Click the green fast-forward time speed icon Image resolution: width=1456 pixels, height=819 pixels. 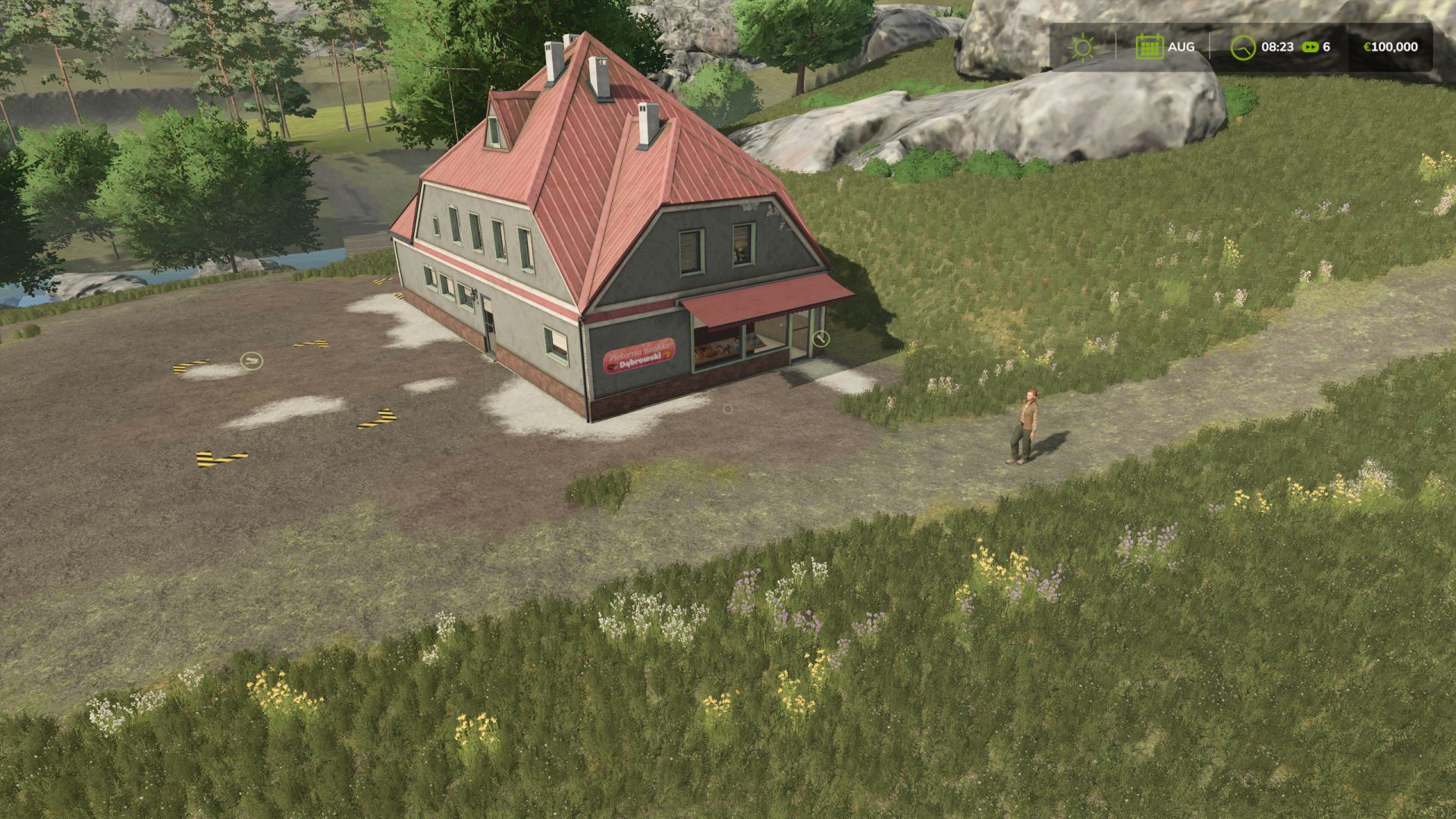pyautogui.click(x=1310, y=47)
